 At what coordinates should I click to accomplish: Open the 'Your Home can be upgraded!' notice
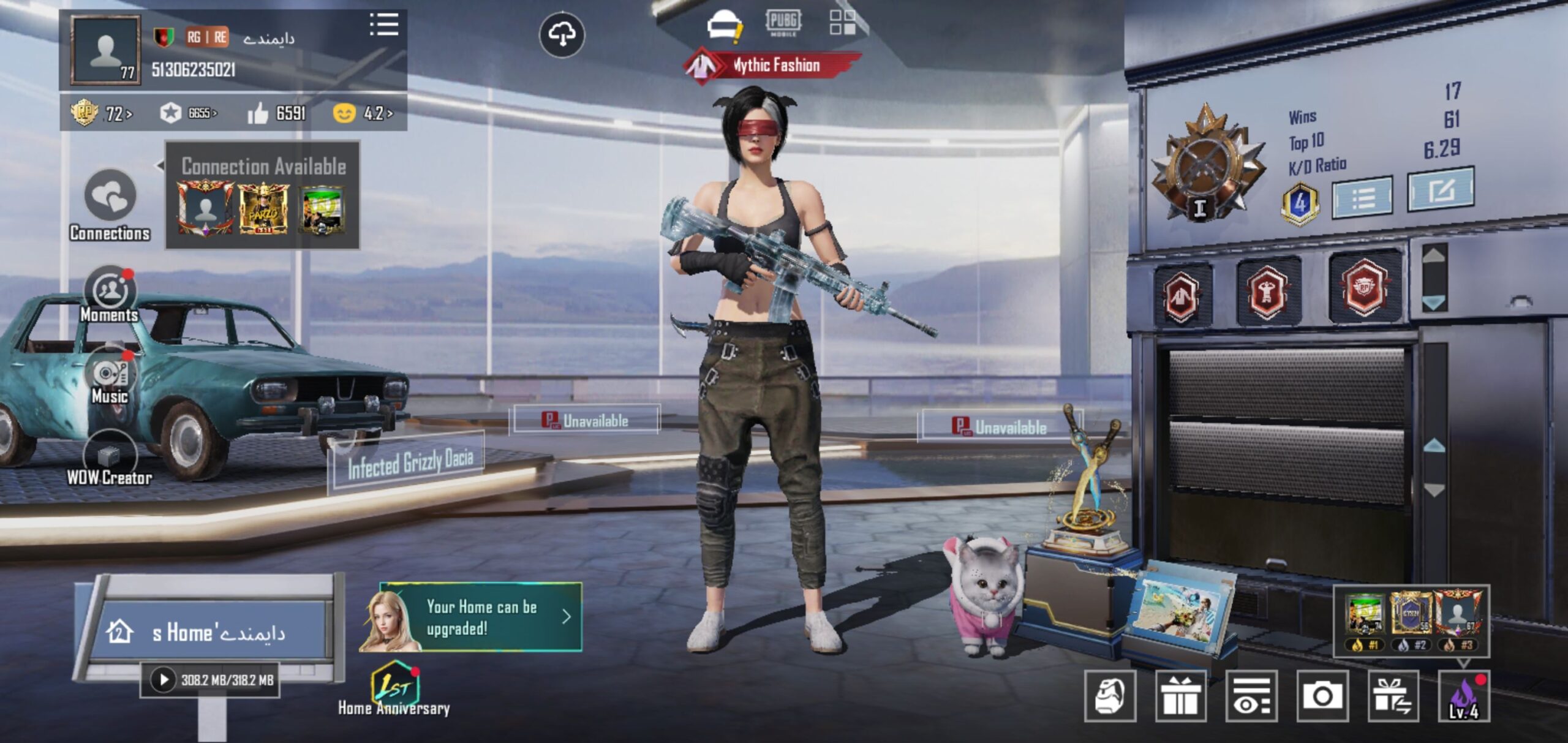click(481, 617)
